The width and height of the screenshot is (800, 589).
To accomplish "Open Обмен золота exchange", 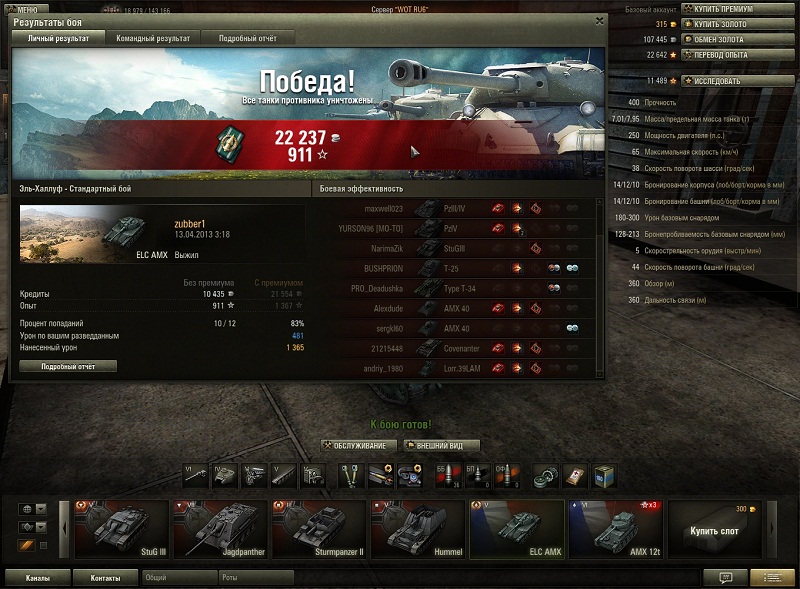I will coord(736,39).
